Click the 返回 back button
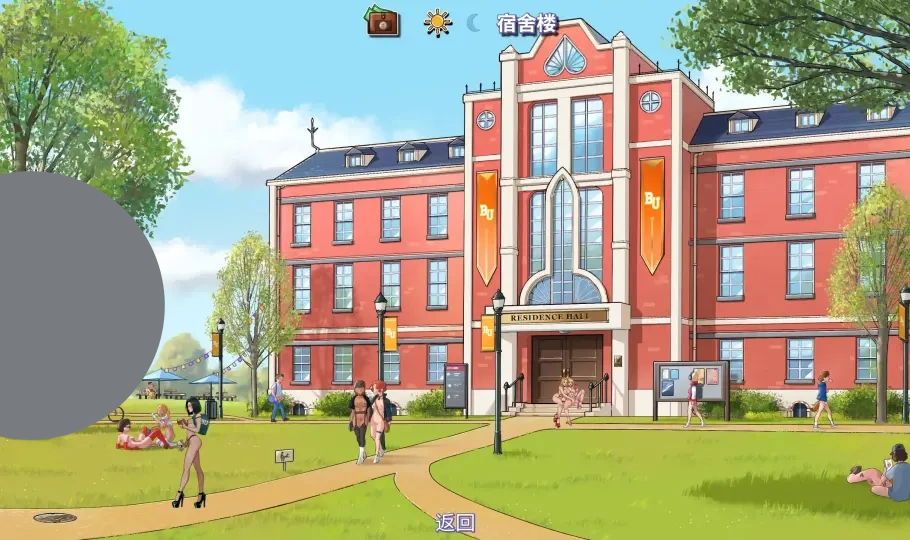 455,522
